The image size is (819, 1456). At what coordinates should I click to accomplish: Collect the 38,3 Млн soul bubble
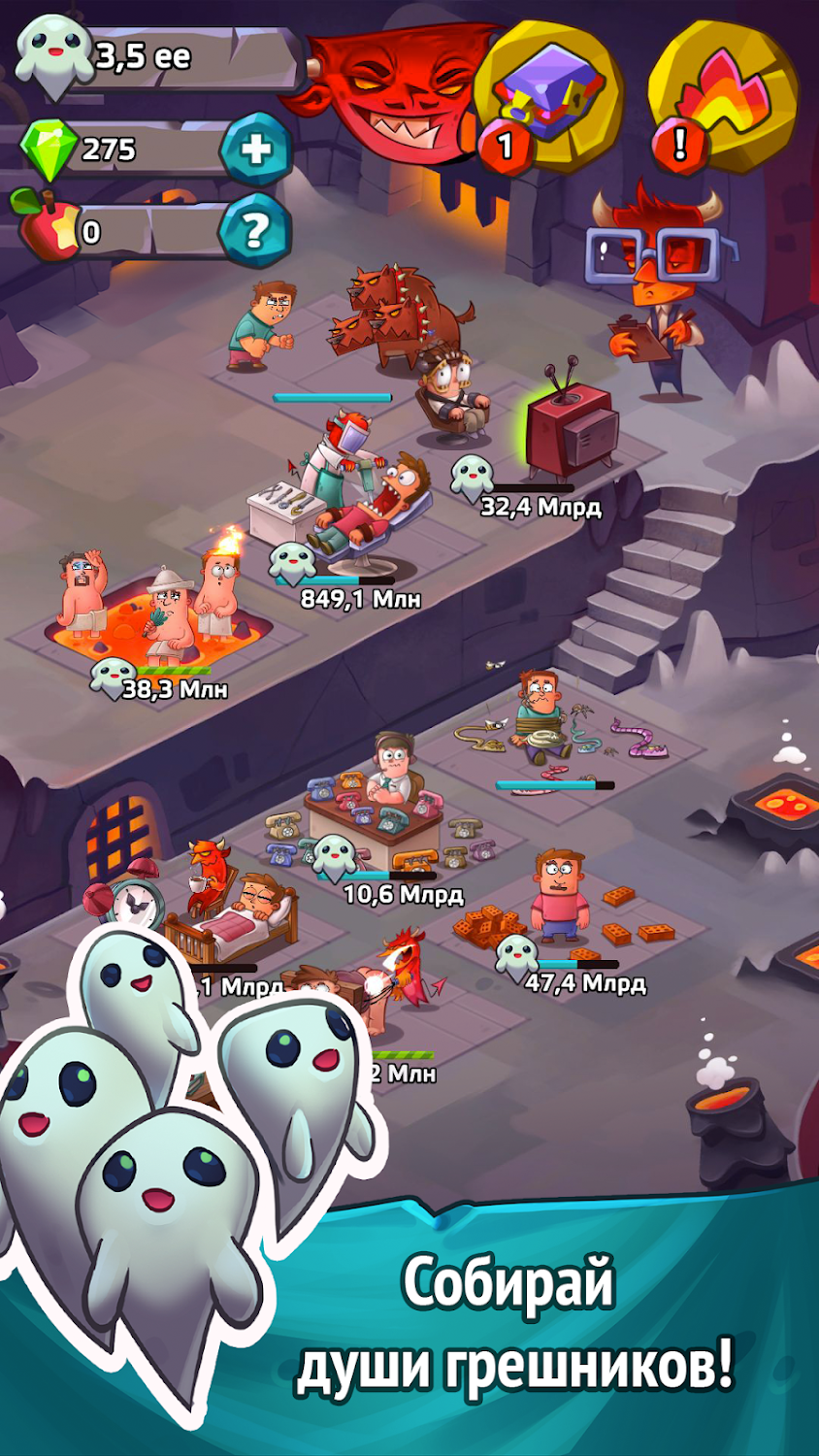114,675
